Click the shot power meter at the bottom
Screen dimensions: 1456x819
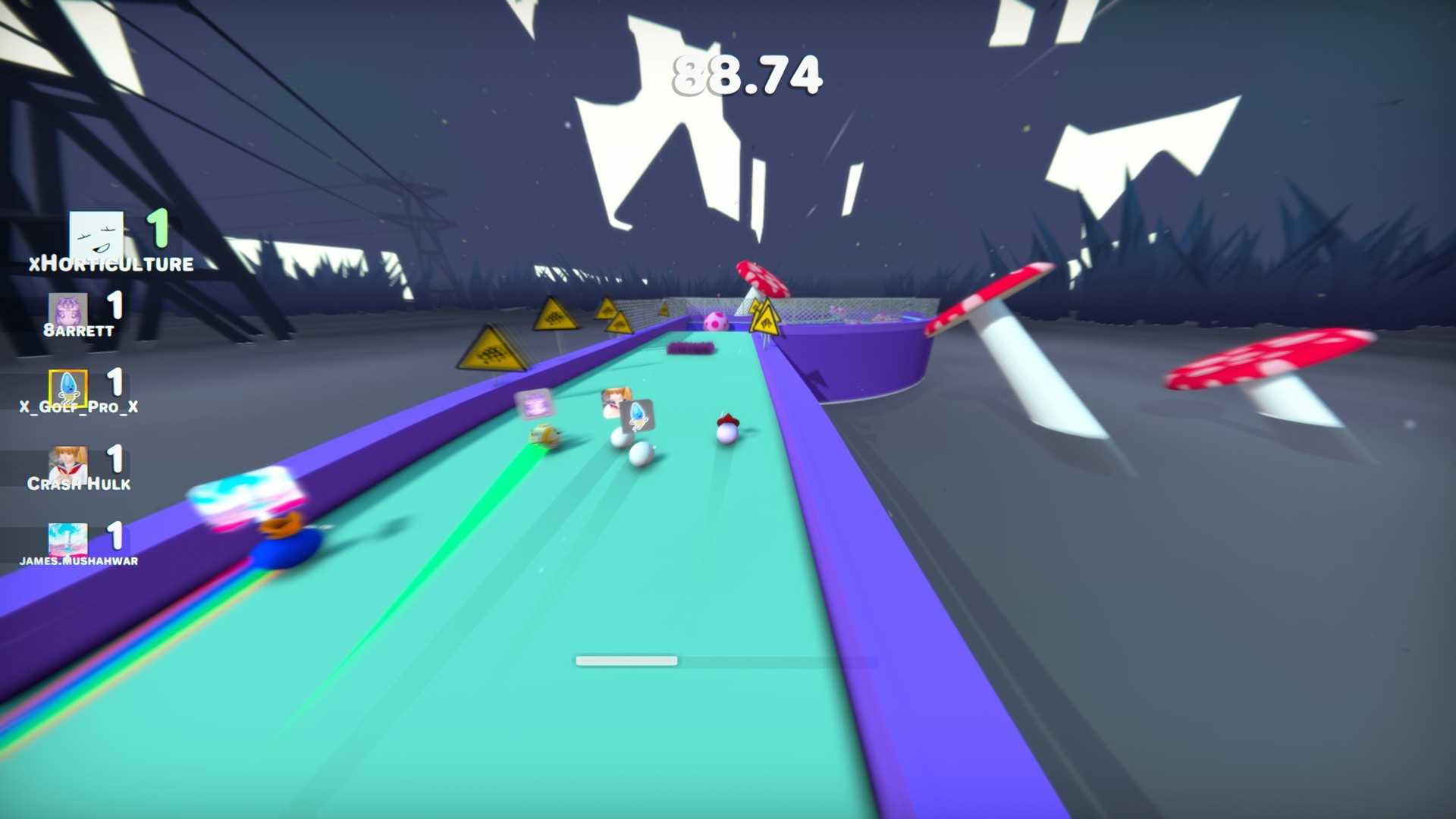627,661
